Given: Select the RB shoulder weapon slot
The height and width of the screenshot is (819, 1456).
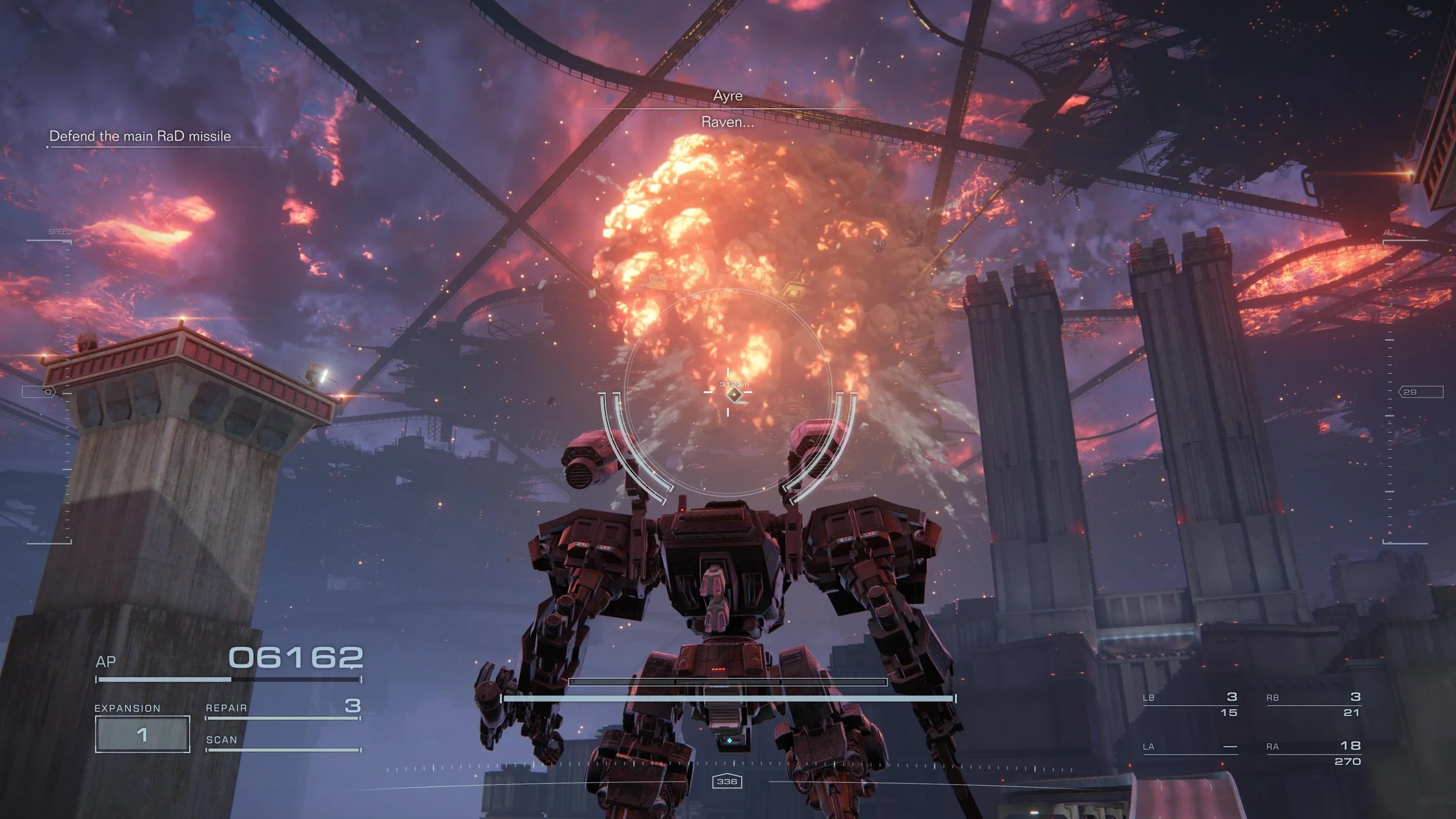Looking at the screenshot, I should (1313, 704).
